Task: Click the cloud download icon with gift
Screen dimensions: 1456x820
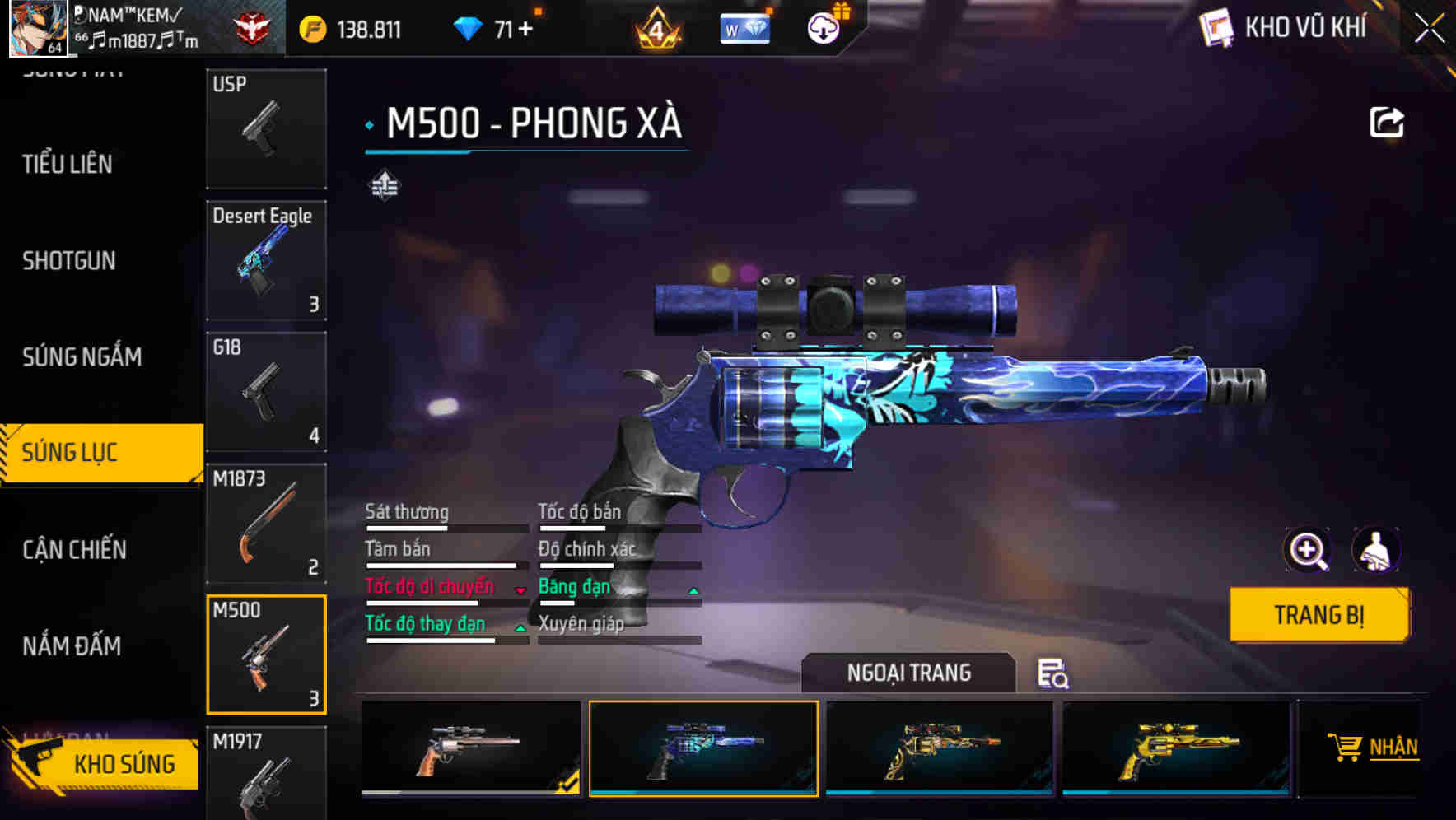Action: pos(822,27)
